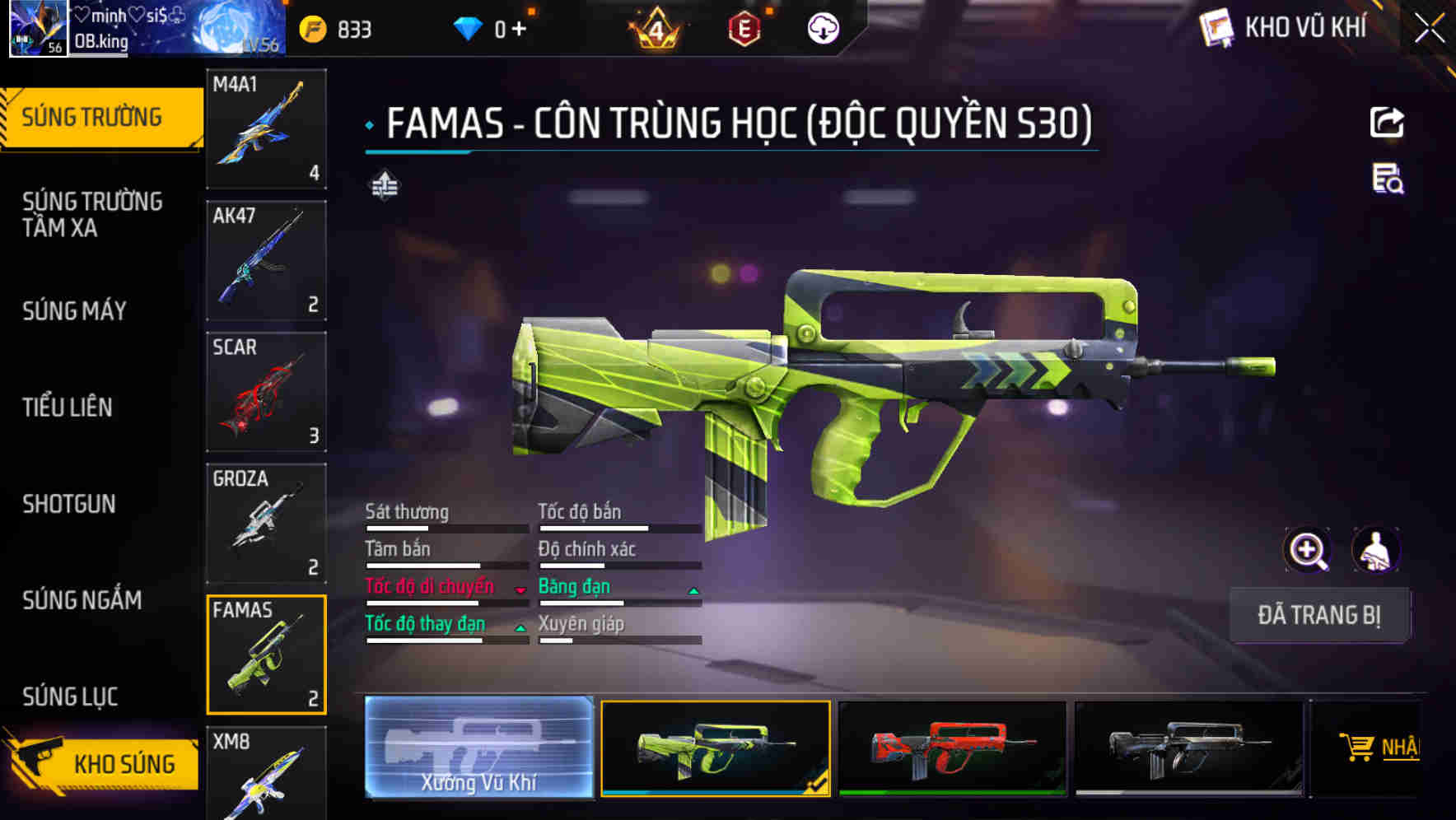Select the dark grey FAMAS skin
Viewport: 1456px width, 820px height.
point(1188,748)
